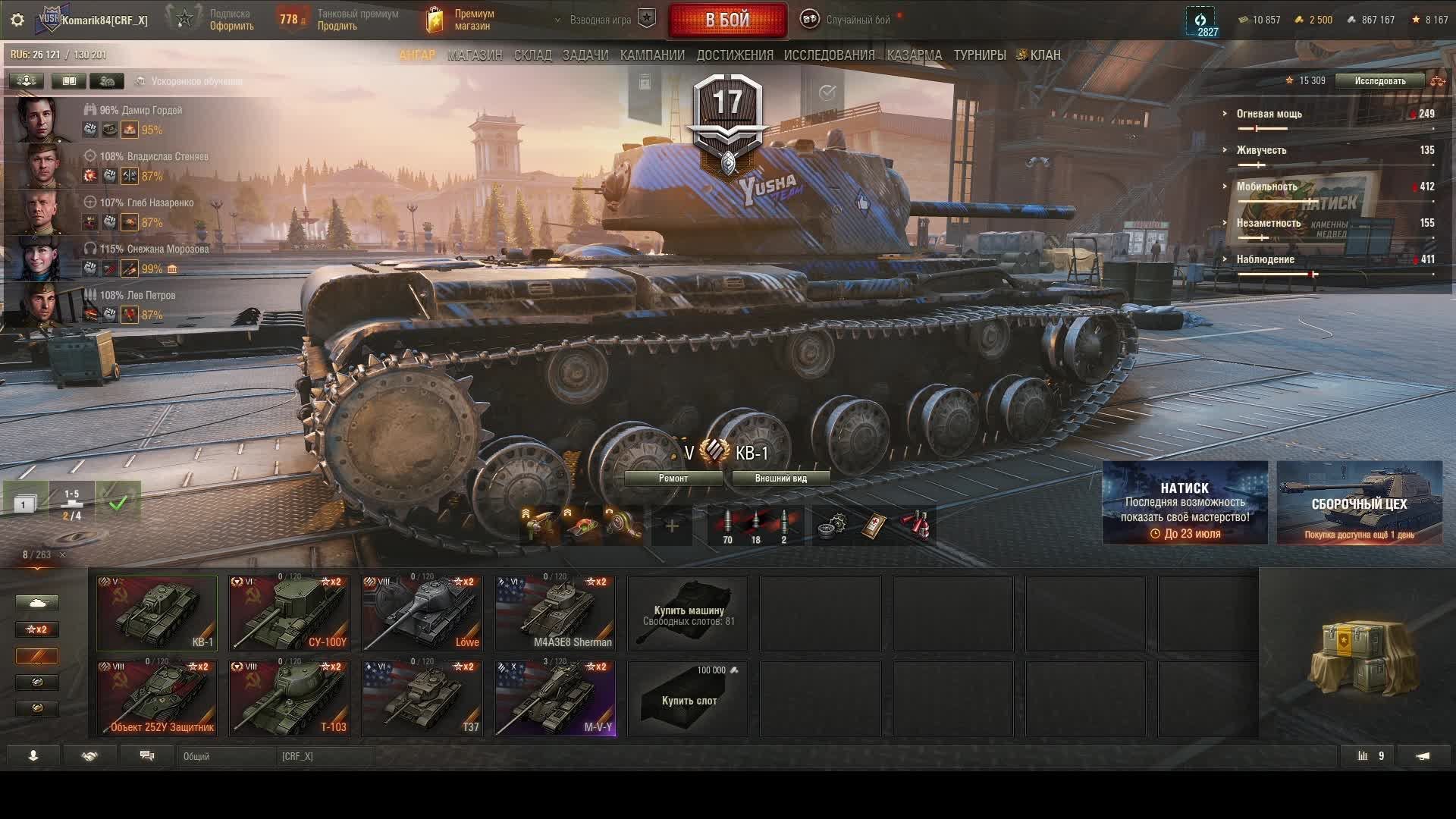Open the settings gear icon
Image resolution: width=1456 pixels, height=819 pixels.
17,20
